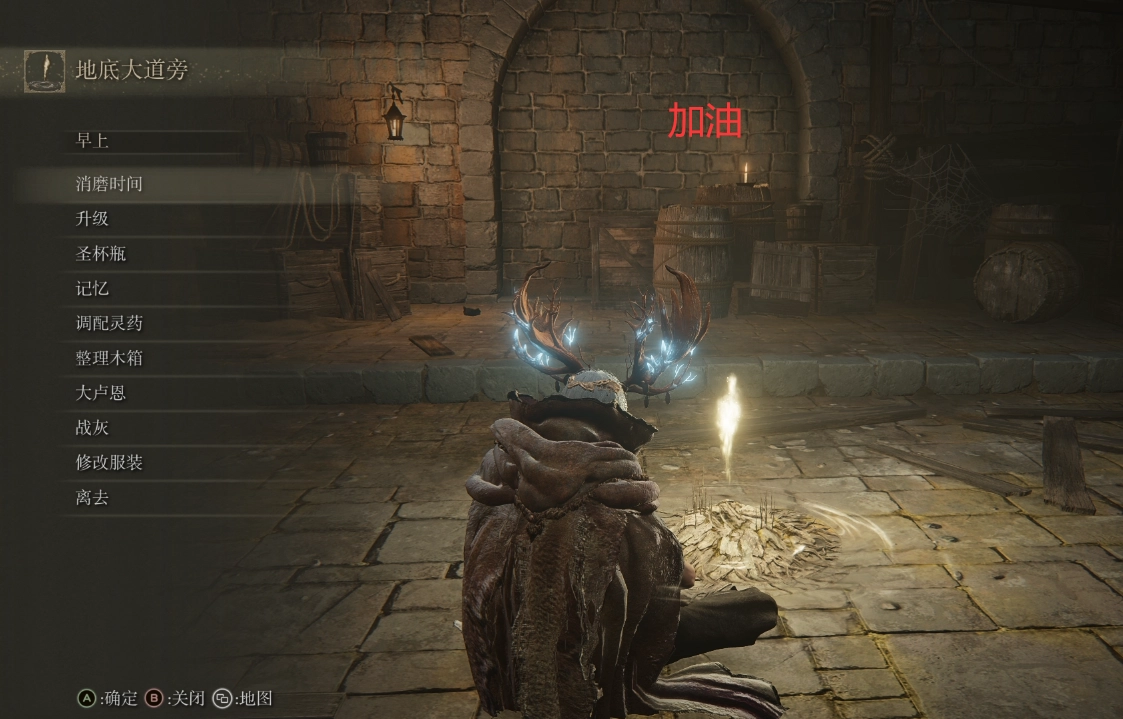Screen dimensions: 1123x719
Task: Open 整理木箱 chest sorting option
Action: [x=109, y=358]
